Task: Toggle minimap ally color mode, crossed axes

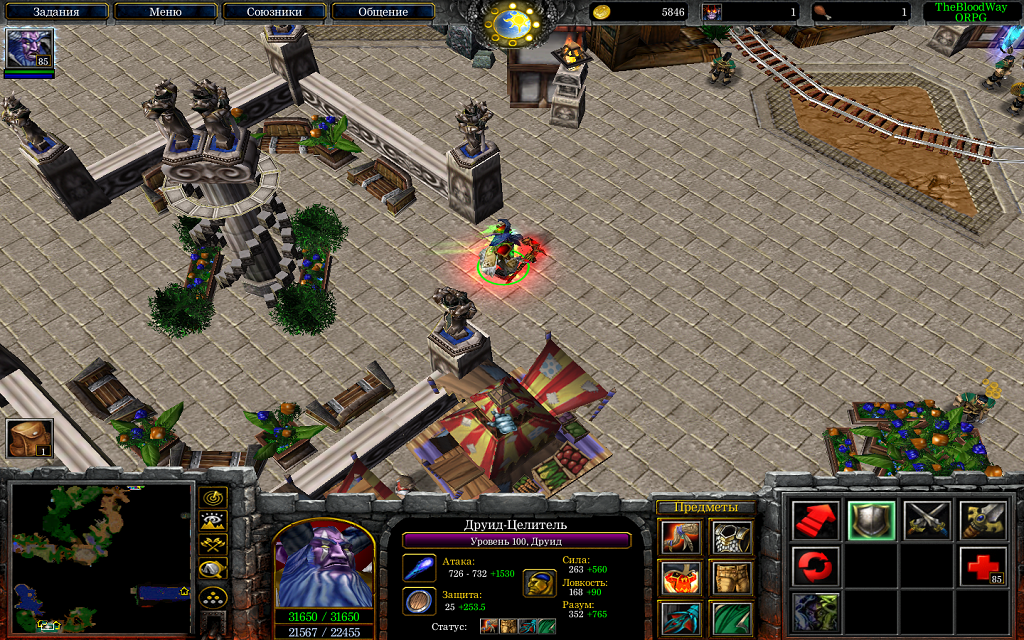Action: pos(213,546)
